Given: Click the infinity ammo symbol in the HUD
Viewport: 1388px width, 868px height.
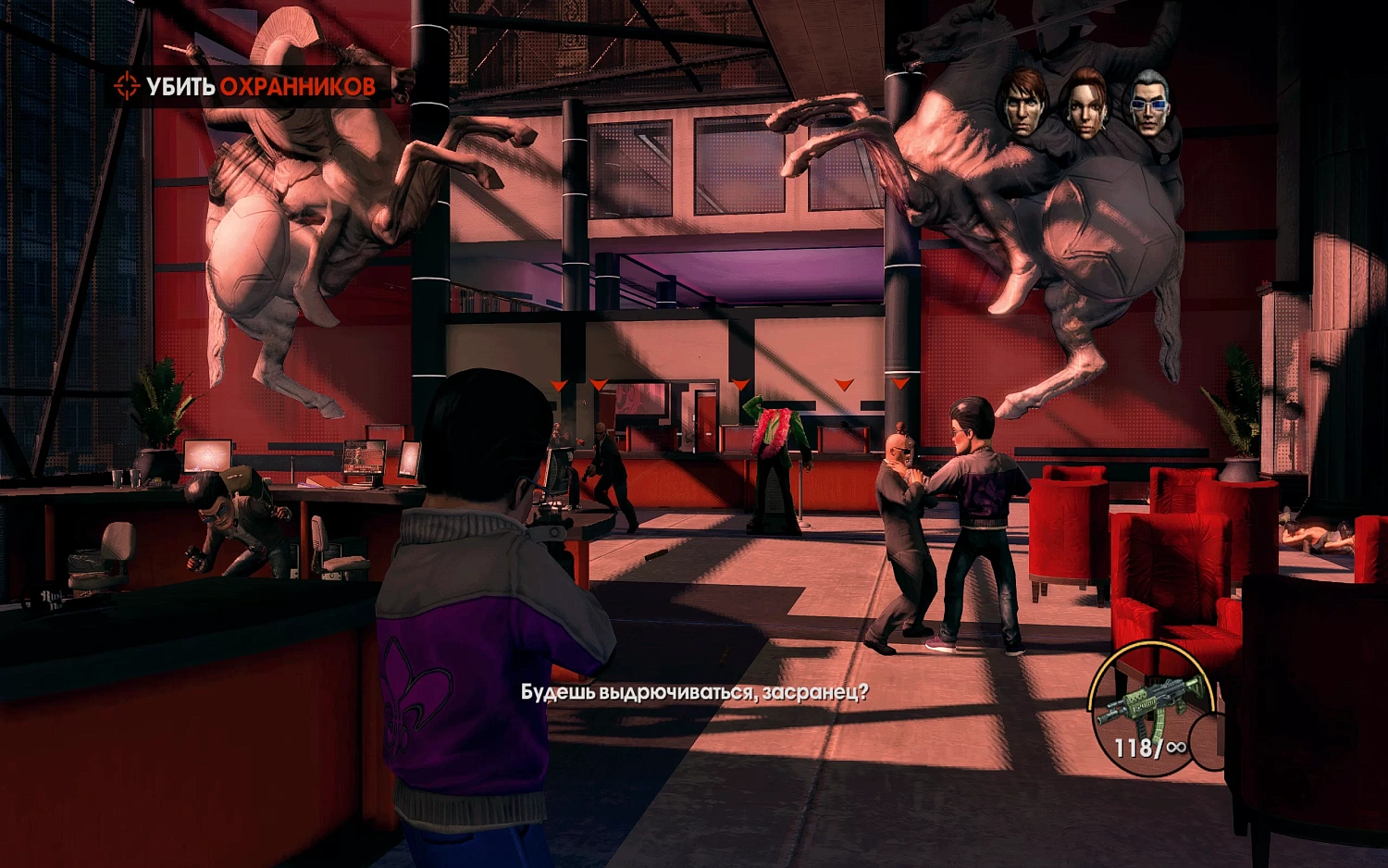Looking at the screenshot, I should click(1177, 748).
